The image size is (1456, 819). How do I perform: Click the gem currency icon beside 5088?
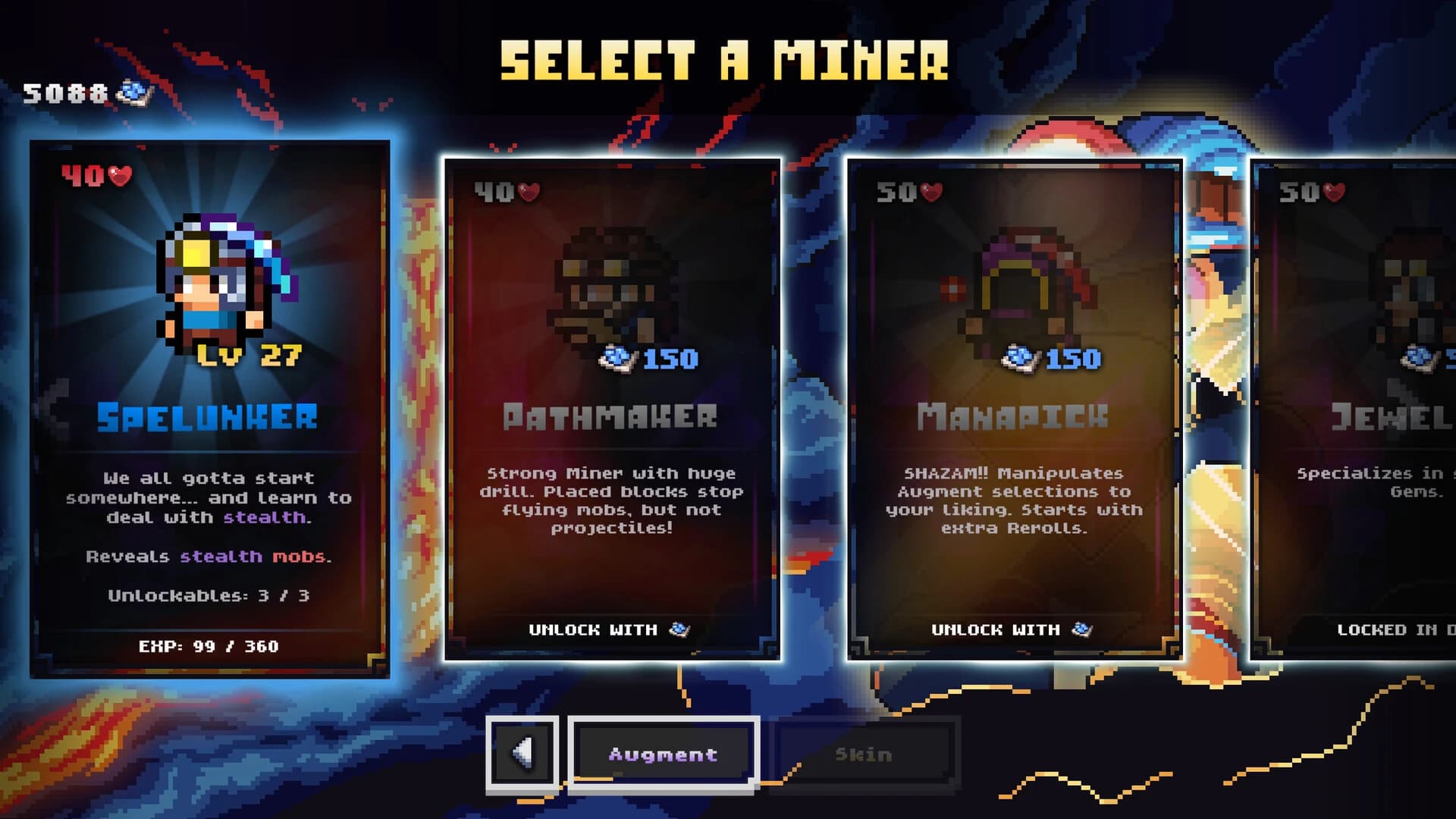click(134, 93)
